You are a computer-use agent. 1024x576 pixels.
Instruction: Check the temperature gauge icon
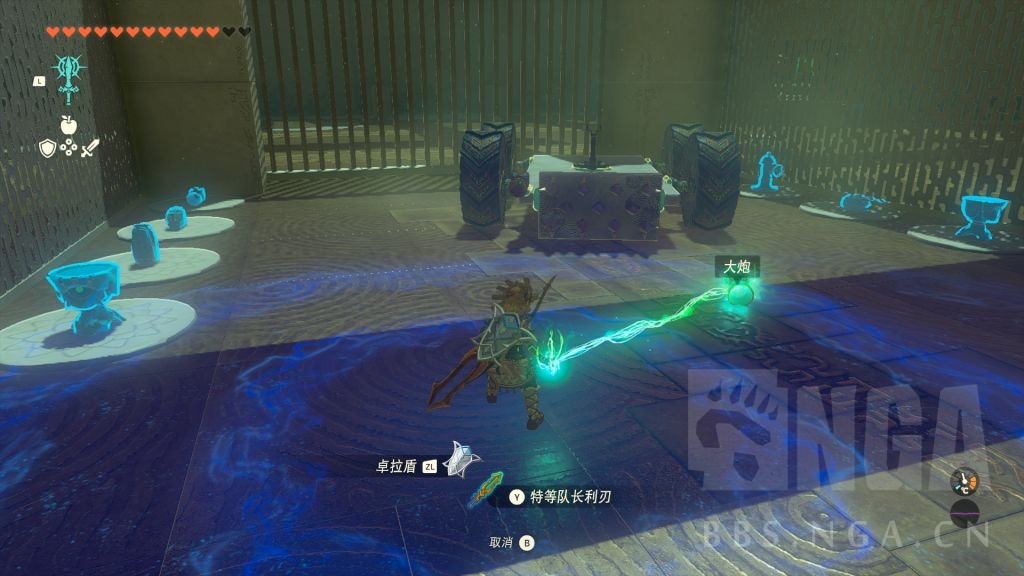coord(964,483)
